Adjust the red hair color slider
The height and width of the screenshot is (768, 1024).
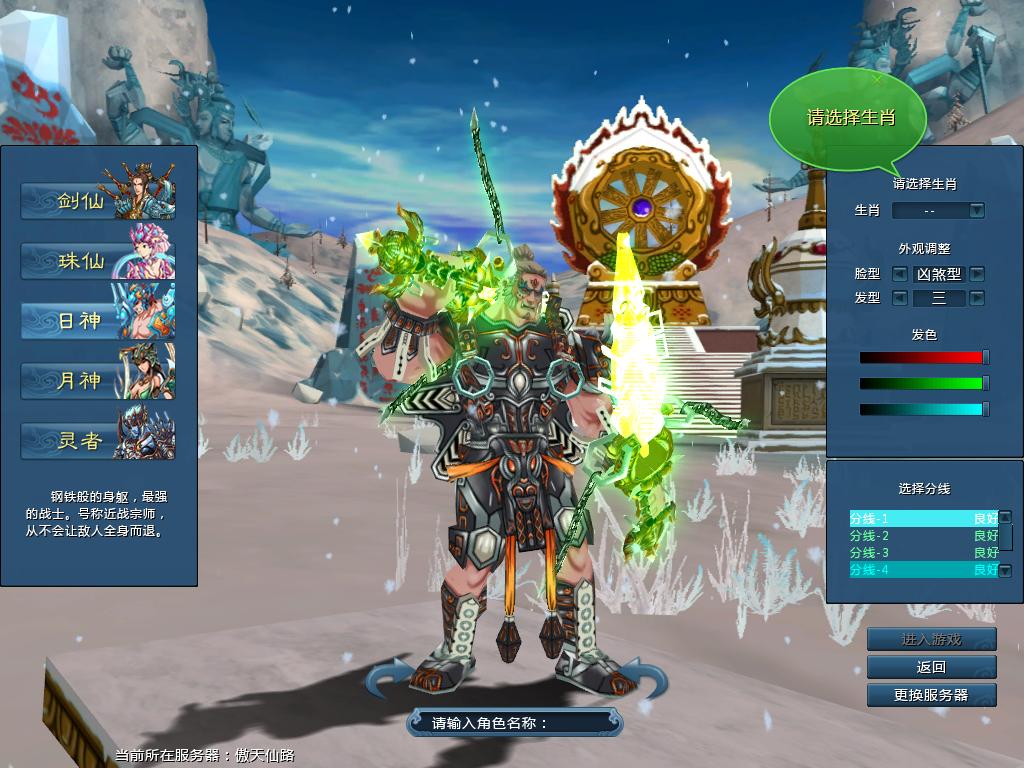(985, 357)
